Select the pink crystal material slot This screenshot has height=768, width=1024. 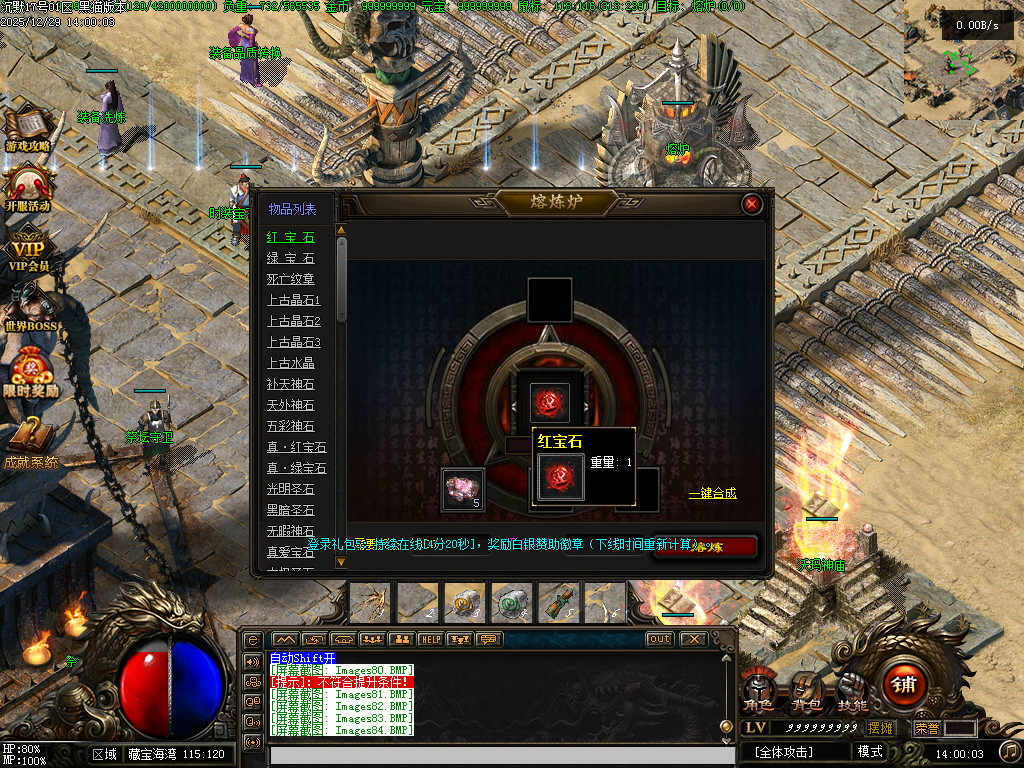(462, 488)
